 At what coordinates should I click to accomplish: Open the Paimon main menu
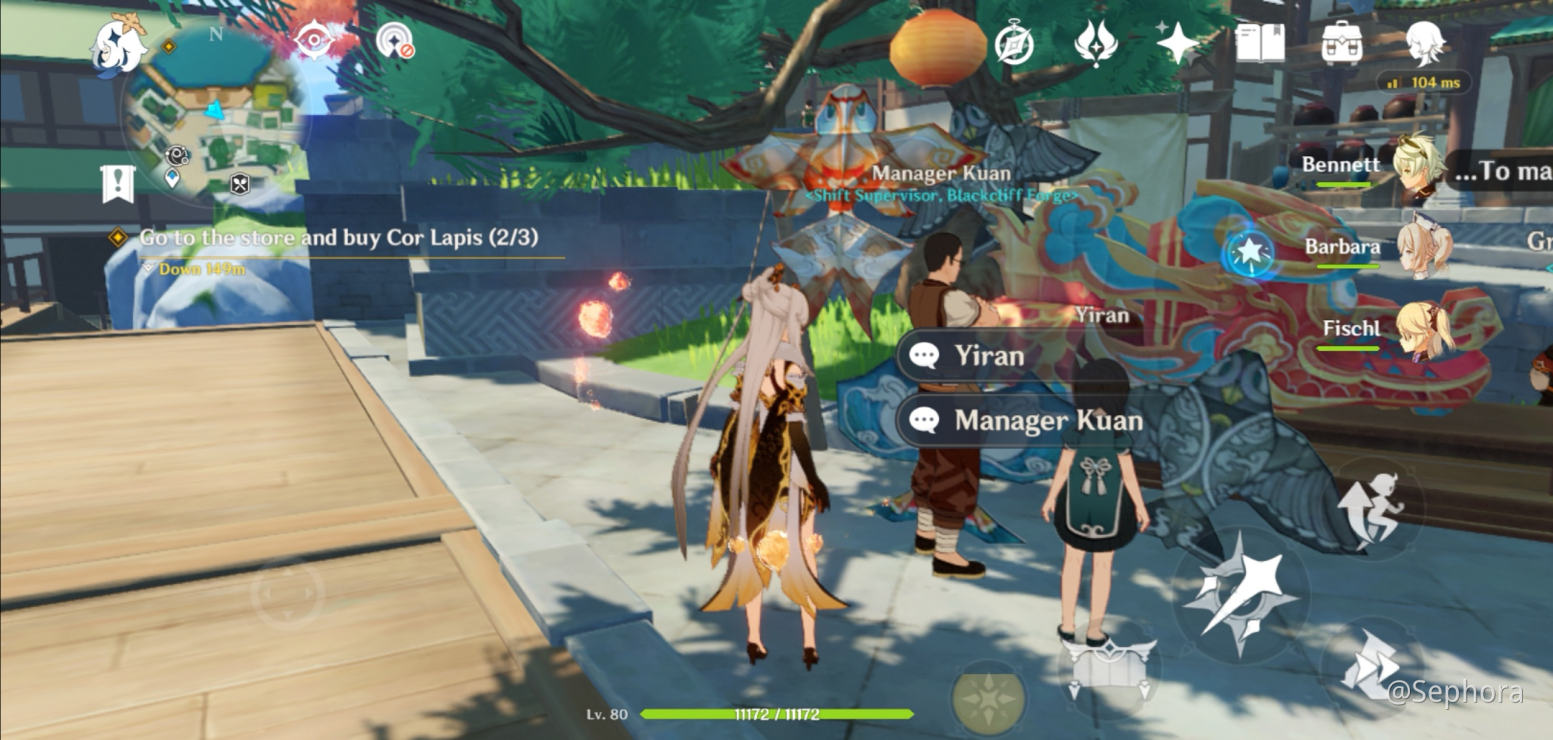[121, 45]
